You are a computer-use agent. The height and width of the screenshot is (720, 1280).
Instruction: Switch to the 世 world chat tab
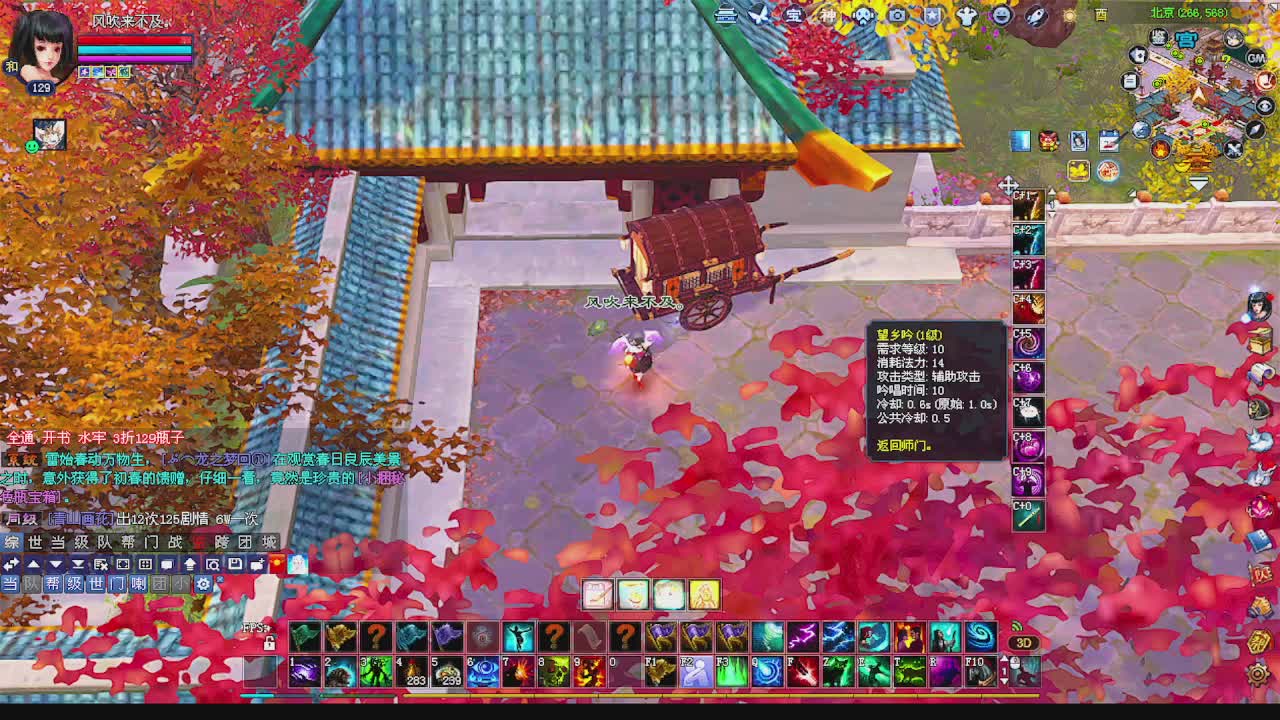[x=34, y=541]
